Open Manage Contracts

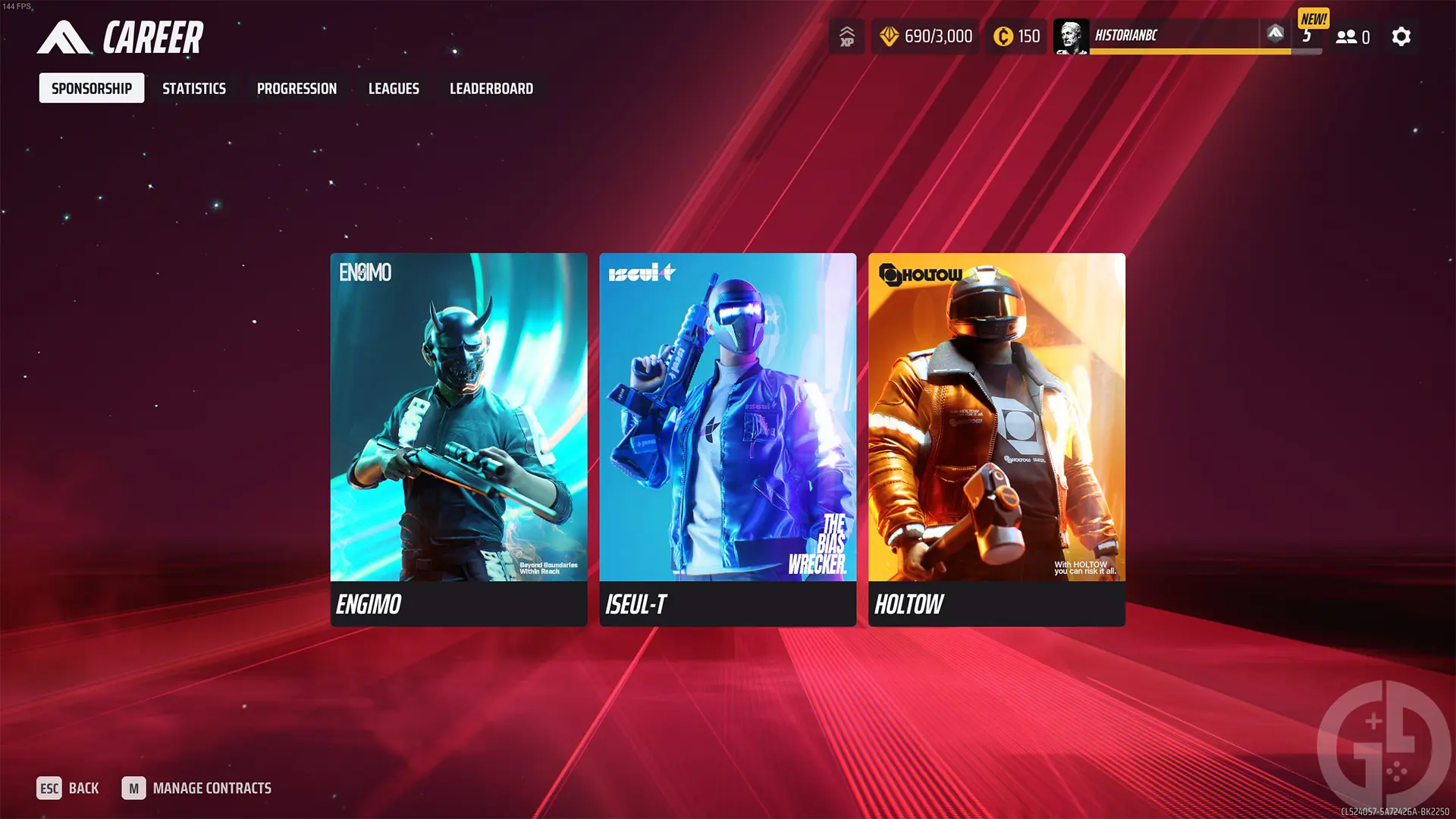coord(197,789)
